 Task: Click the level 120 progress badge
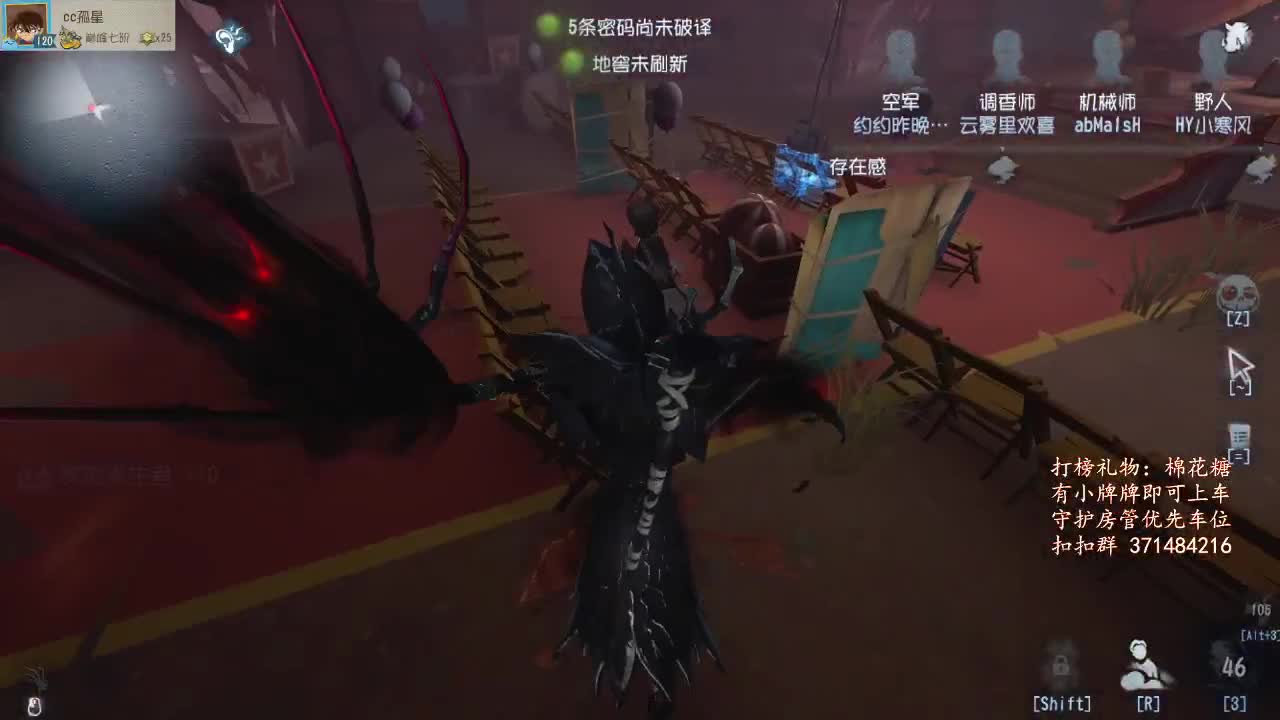point(43,40)
